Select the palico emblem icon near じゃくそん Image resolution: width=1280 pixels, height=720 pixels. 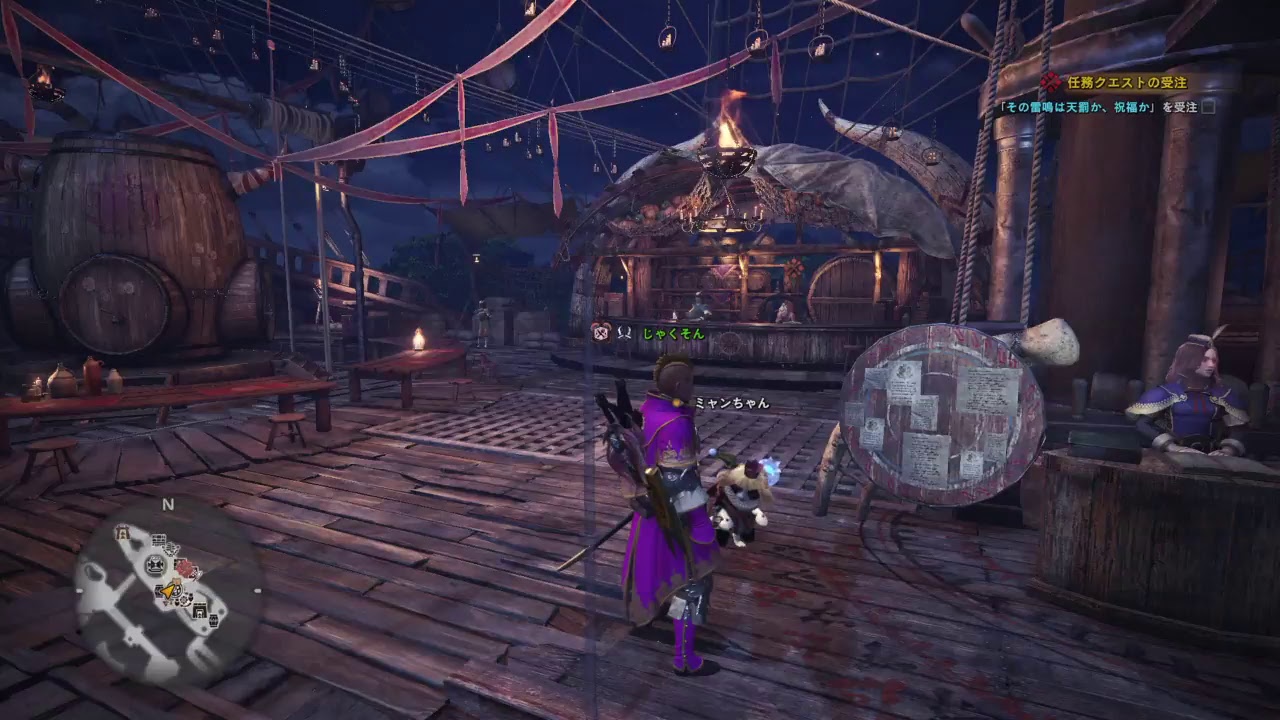pyautogui.click(x=601, y=331)
